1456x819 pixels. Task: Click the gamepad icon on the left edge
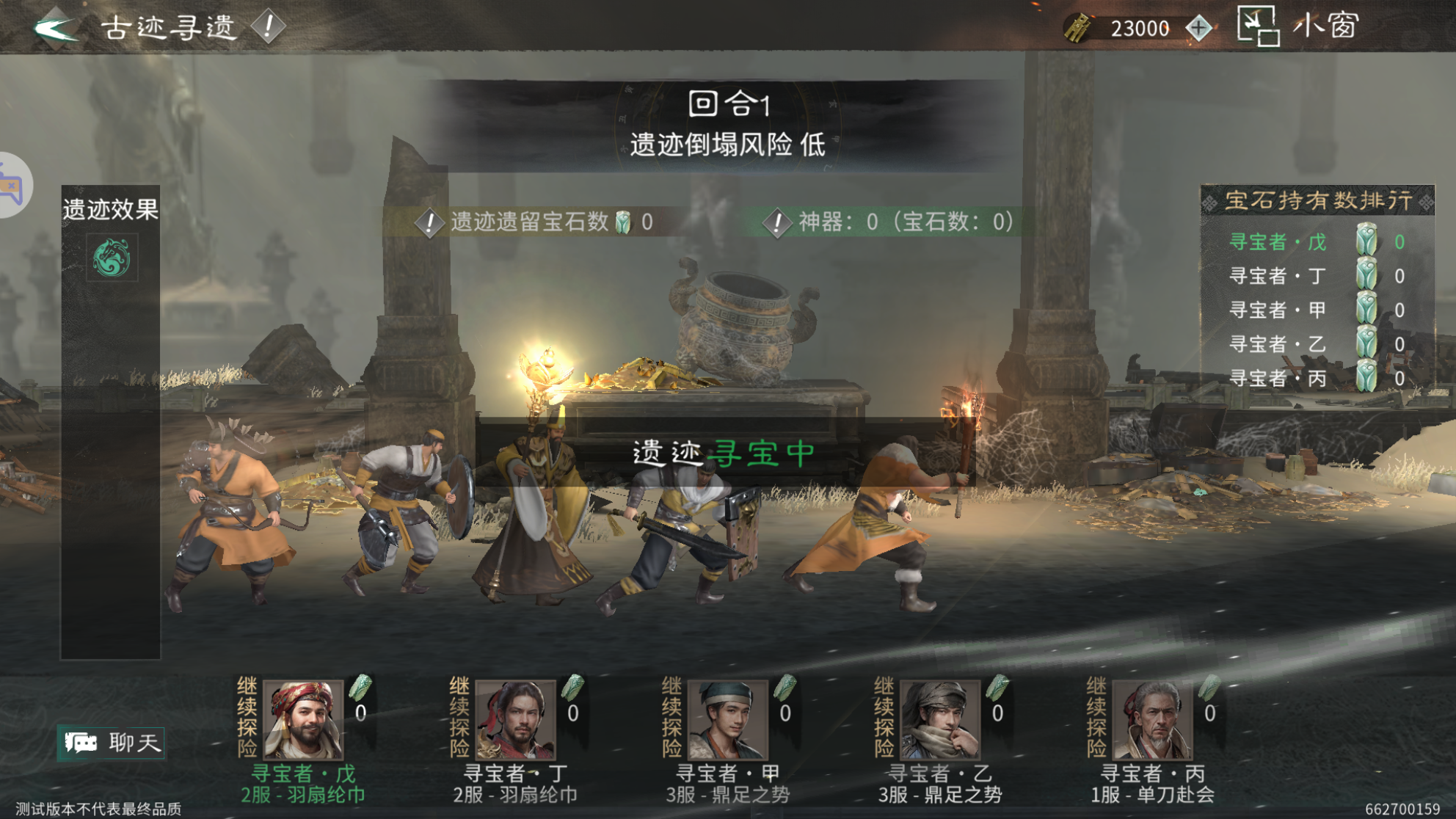click(10, 184)
